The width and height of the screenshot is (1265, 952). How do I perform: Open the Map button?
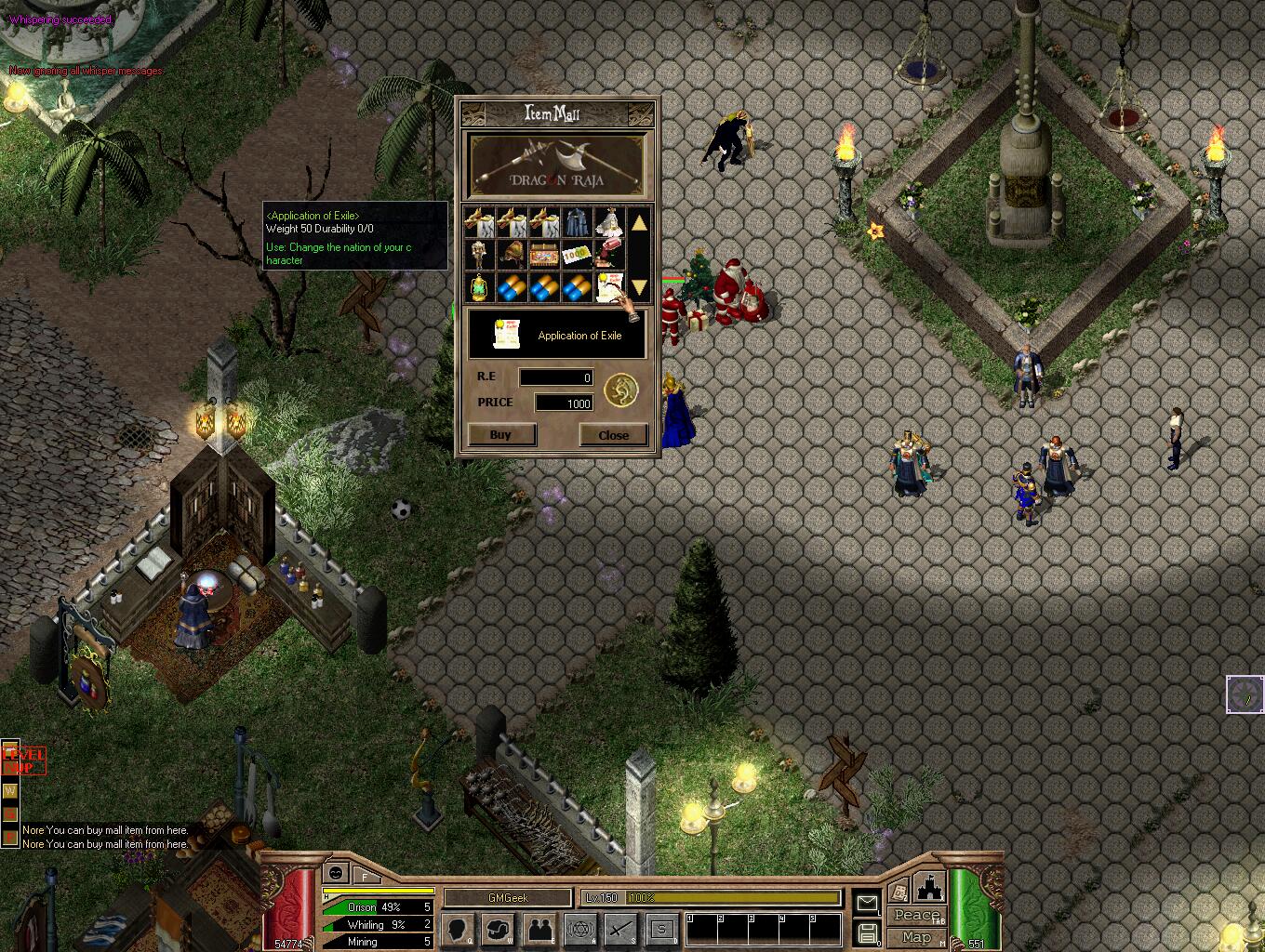(x=916, y=937)
